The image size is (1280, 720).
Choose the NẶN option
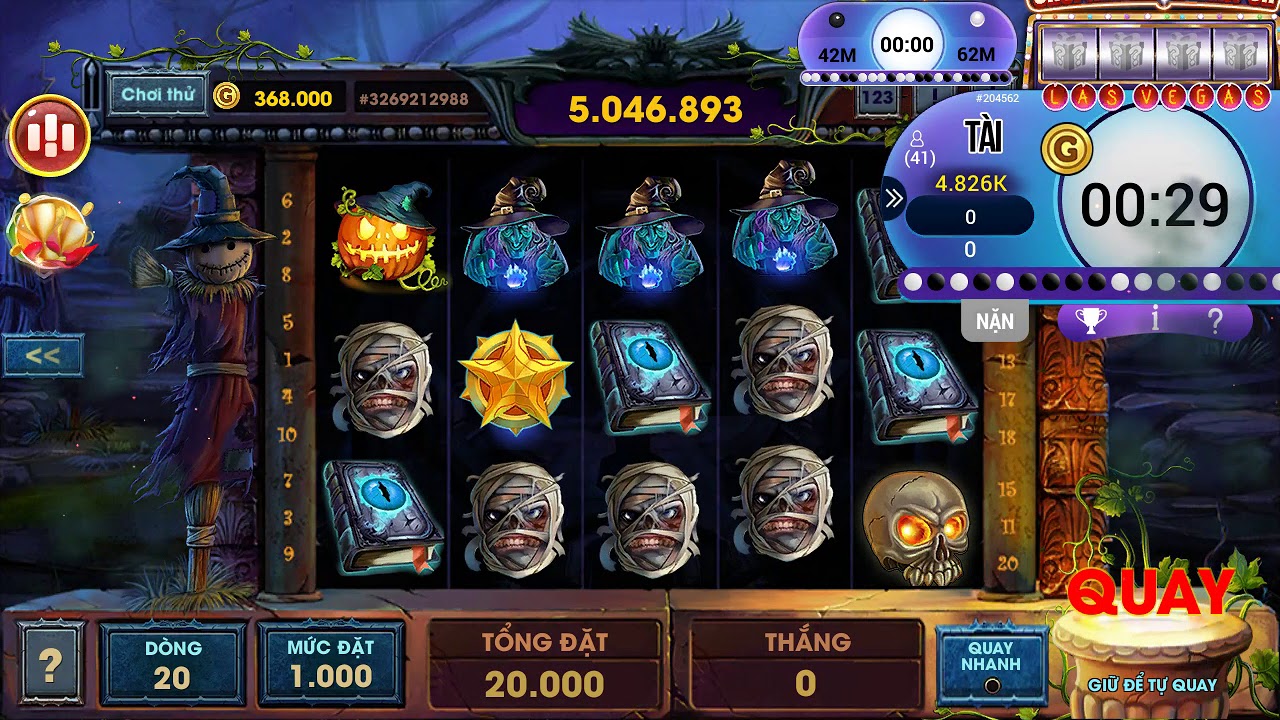coord(994,321)
